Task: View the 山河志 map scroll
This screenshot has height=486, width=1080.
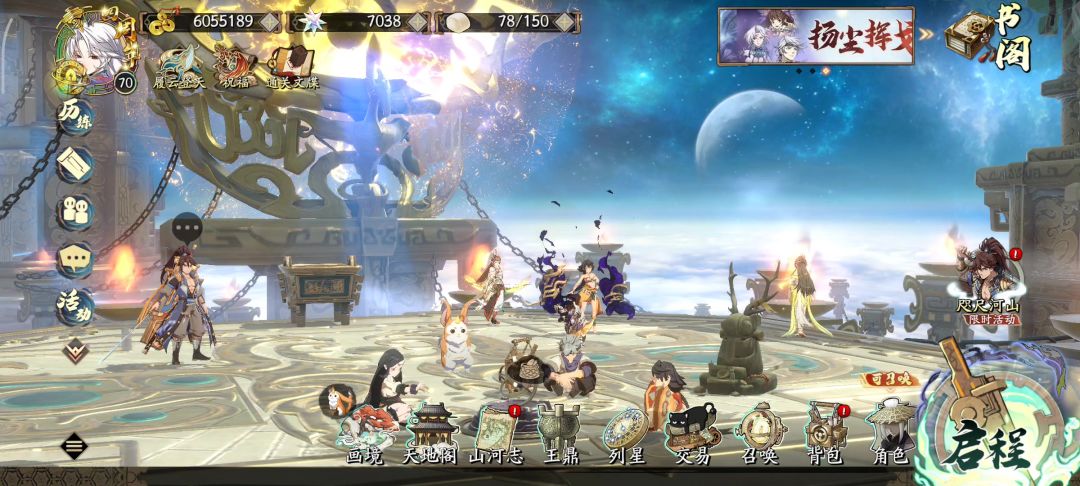Action: tap(495, 432)
